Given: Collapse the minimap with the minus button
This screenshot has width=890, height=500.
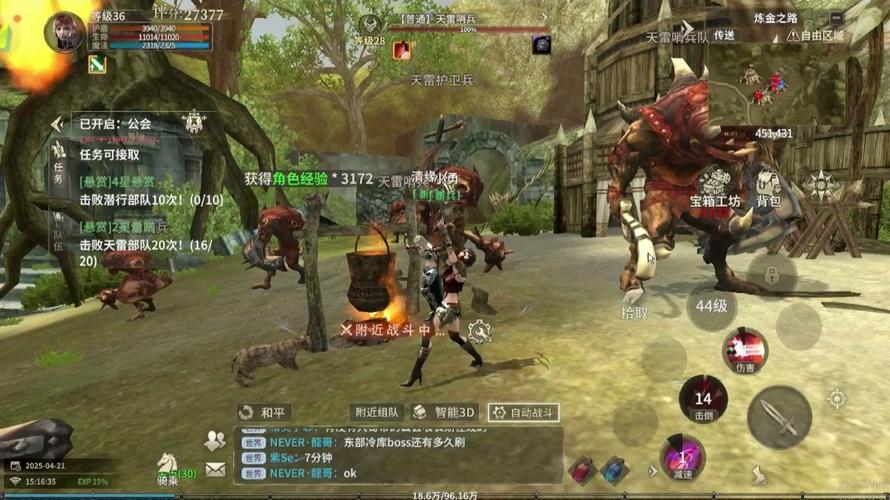Looking at the screenshot, I should click(836, 17).
